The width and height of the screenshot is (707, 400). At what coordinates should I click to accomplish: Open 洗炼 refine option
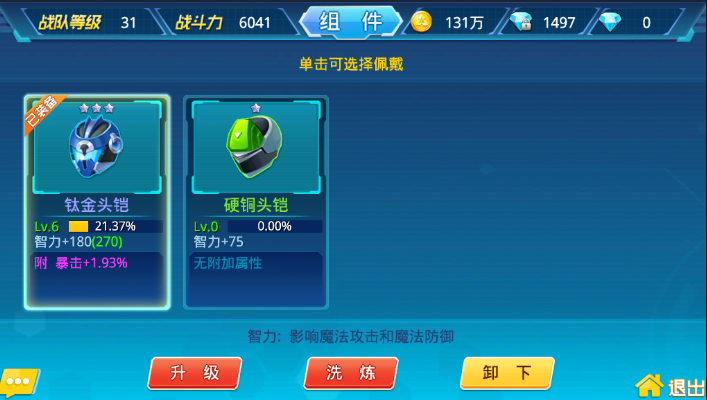coord(351,373)
